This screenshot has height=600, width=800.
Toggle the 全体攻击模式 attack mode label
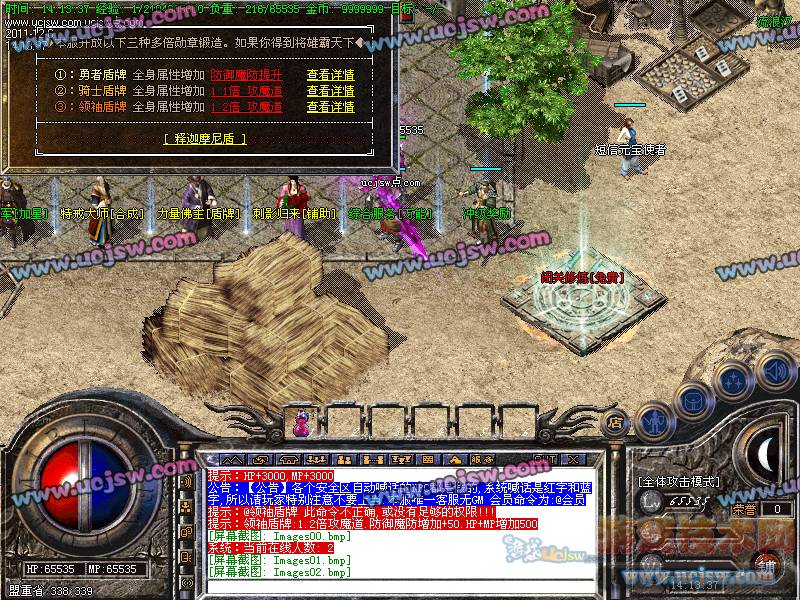(x=679, y=481)
